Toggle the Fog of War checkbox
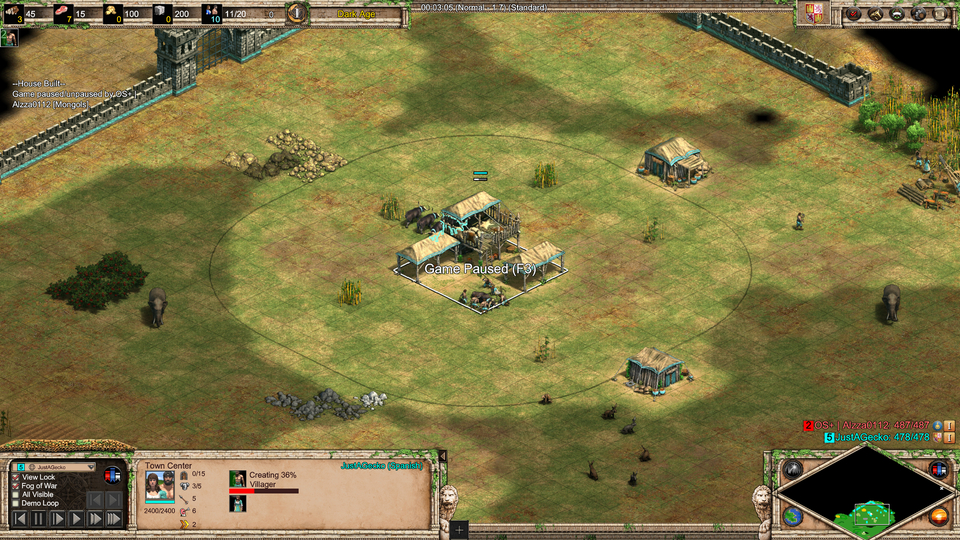This screenshot has height=540, width=960. click(x=15, y=486)
